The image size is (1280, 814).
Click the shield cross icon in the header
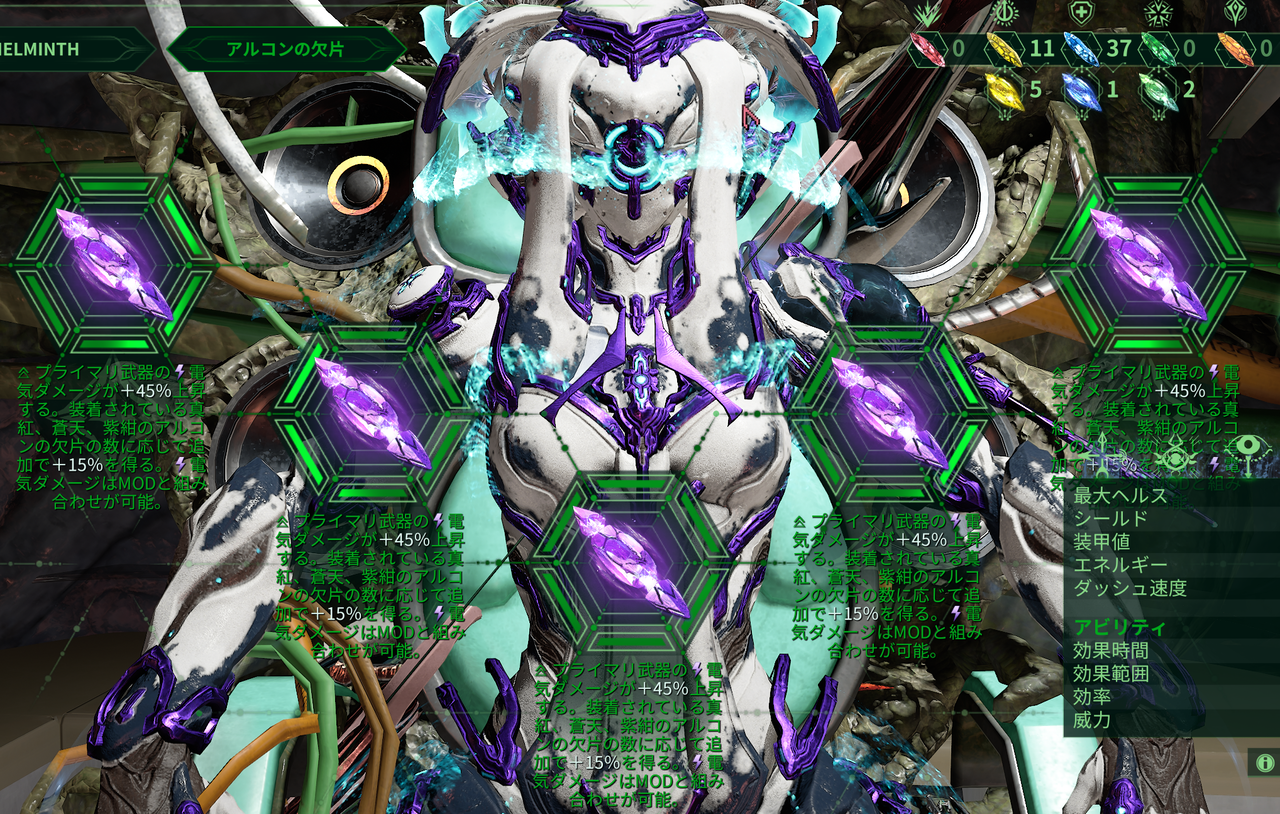pyautogui.click(x=1081, y=12)
